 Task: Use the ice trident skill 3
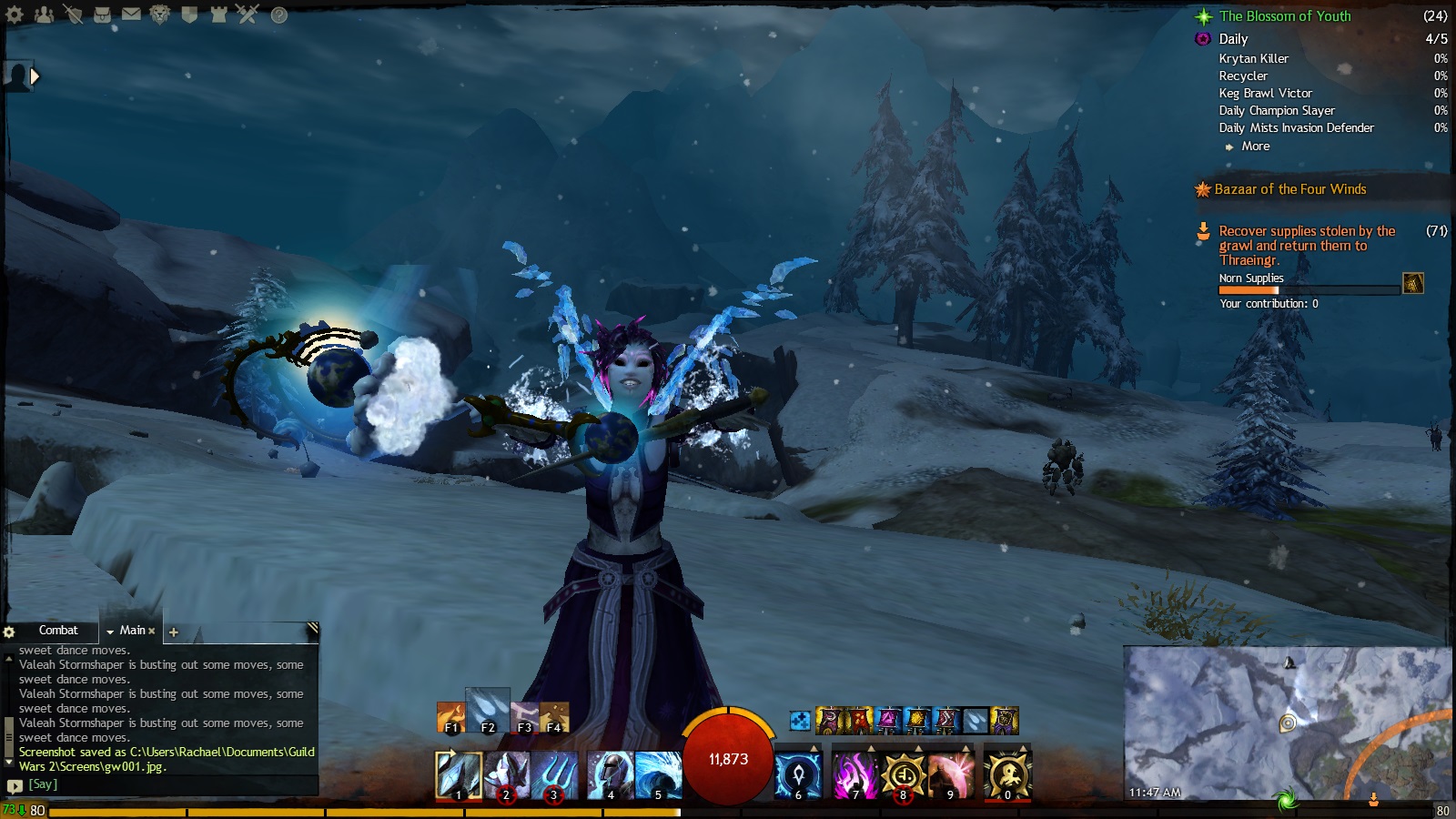[x=553, y=775]
